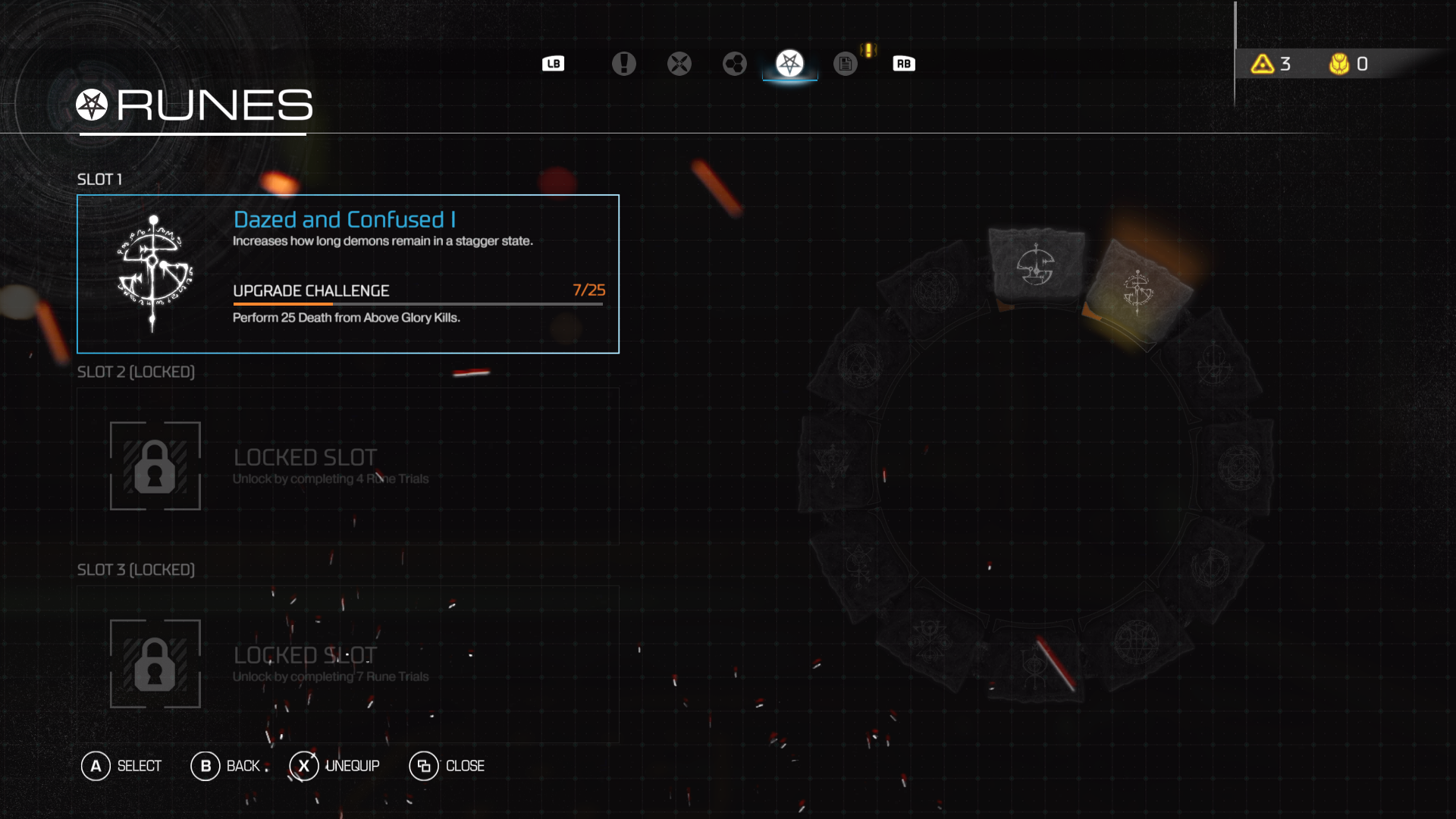Image resolution: width=1456 pixels, height=819 pixels.
Task: Open the four-circles tab
Action: [x=734, y=64]
